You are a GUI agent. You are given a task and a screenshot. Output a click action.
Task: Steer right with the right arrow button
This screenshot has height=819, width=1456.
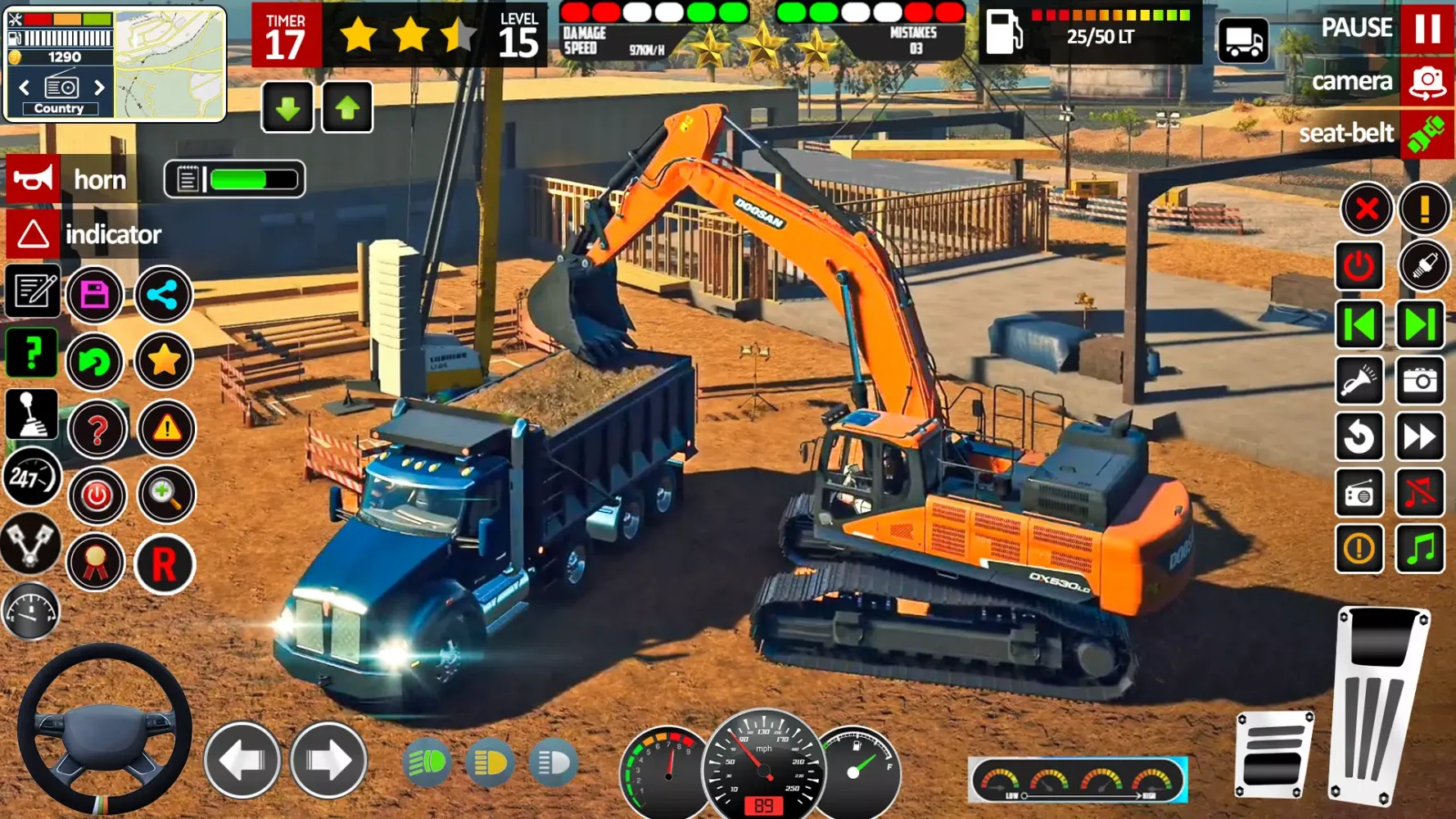point(328,761)
